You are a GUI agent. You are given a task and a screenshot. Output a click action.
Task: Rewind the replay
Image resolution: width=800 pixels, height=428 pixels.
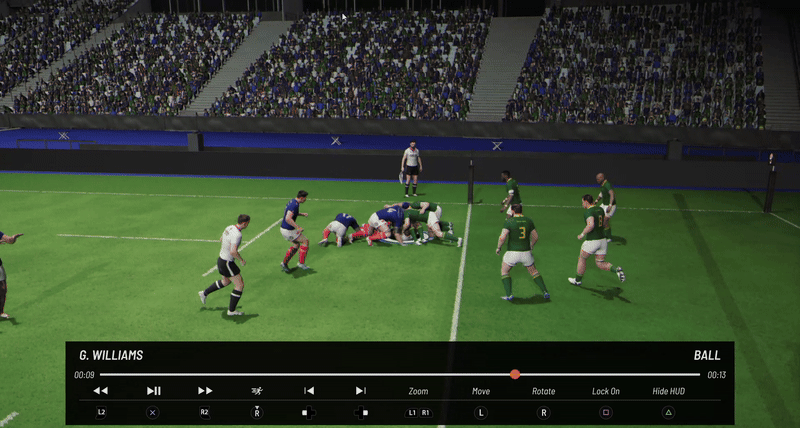101,391
